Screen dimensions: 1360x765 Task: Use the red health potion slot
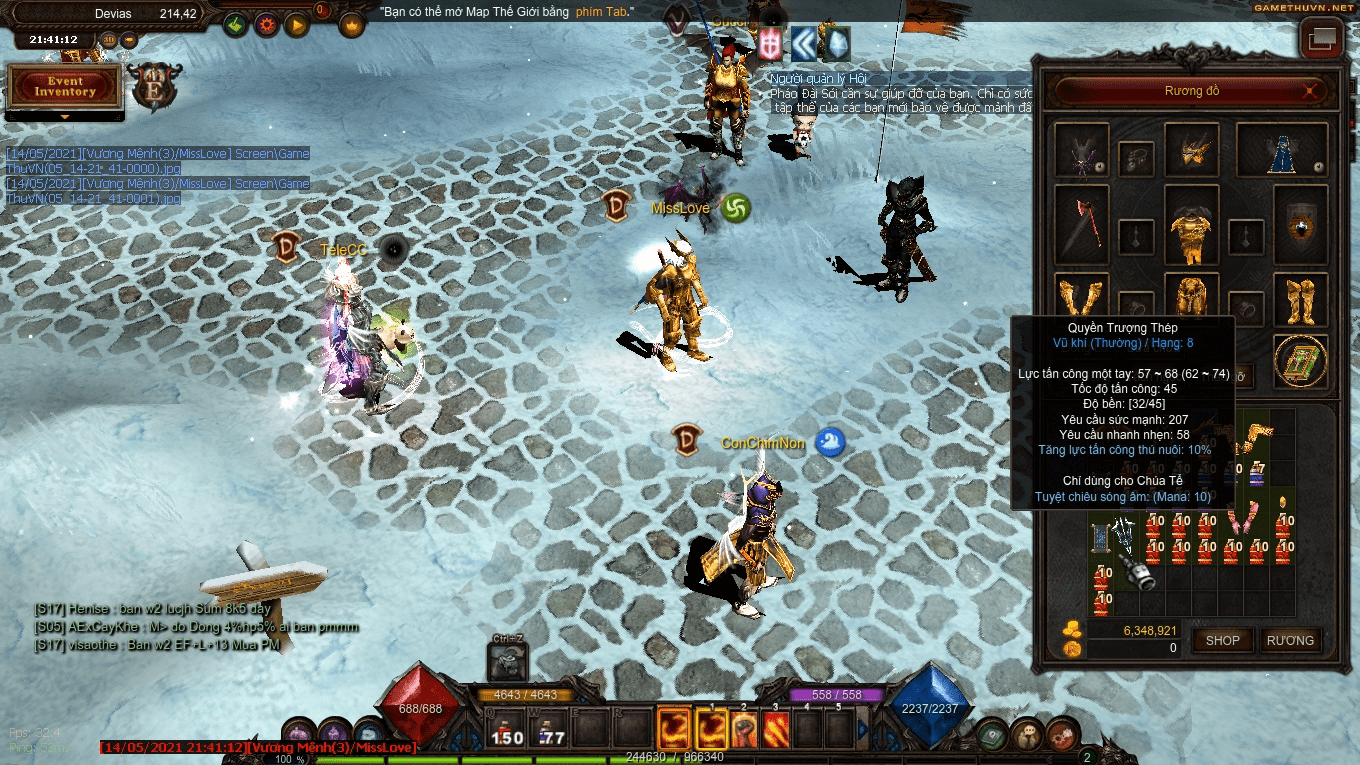(x=508, y=731)
